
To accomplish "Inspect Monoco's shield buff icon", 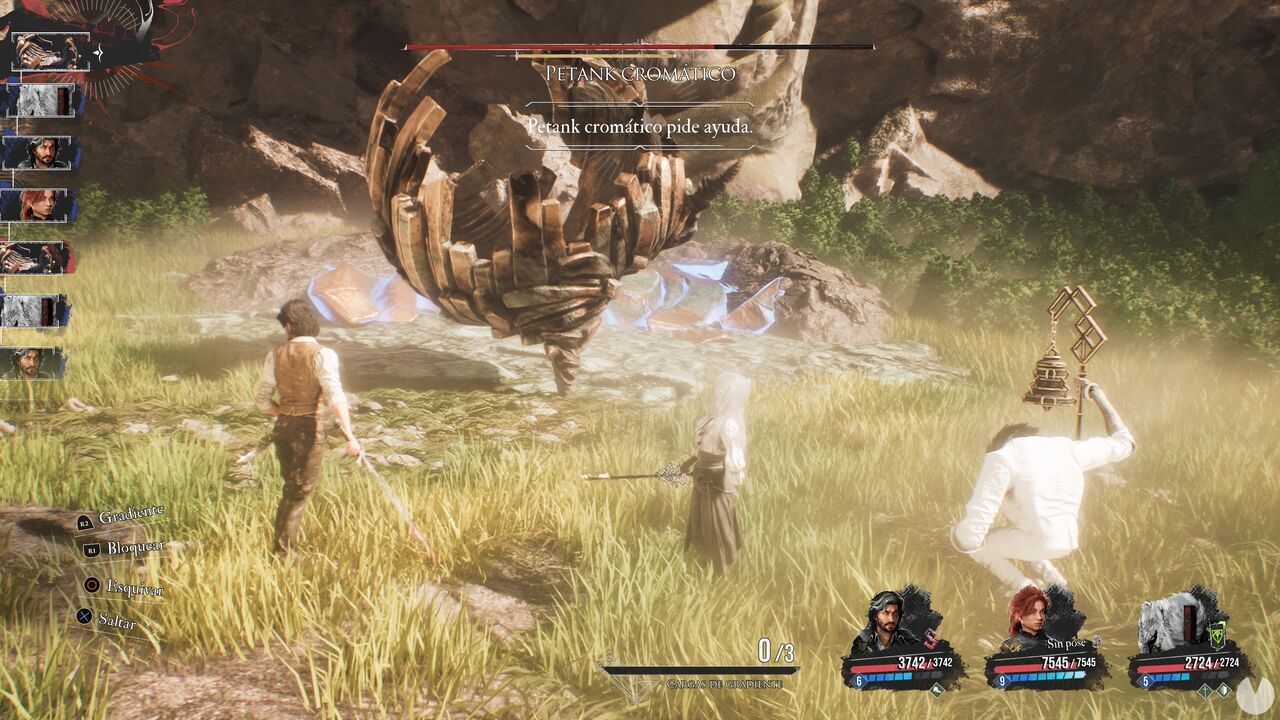I will [x=1222, y=689].
